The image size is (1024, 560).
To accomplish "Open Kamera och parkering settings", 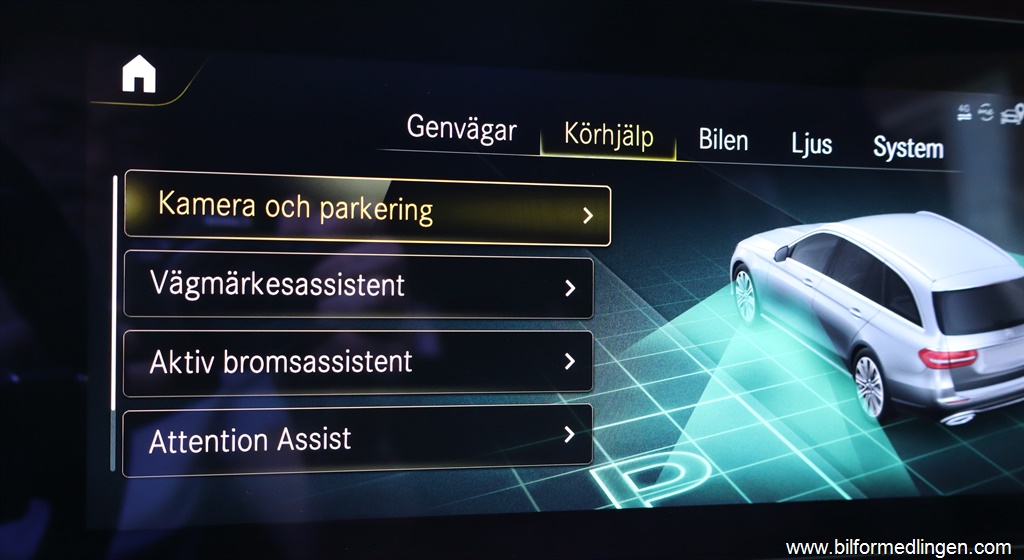I will (x=367, y=210).
